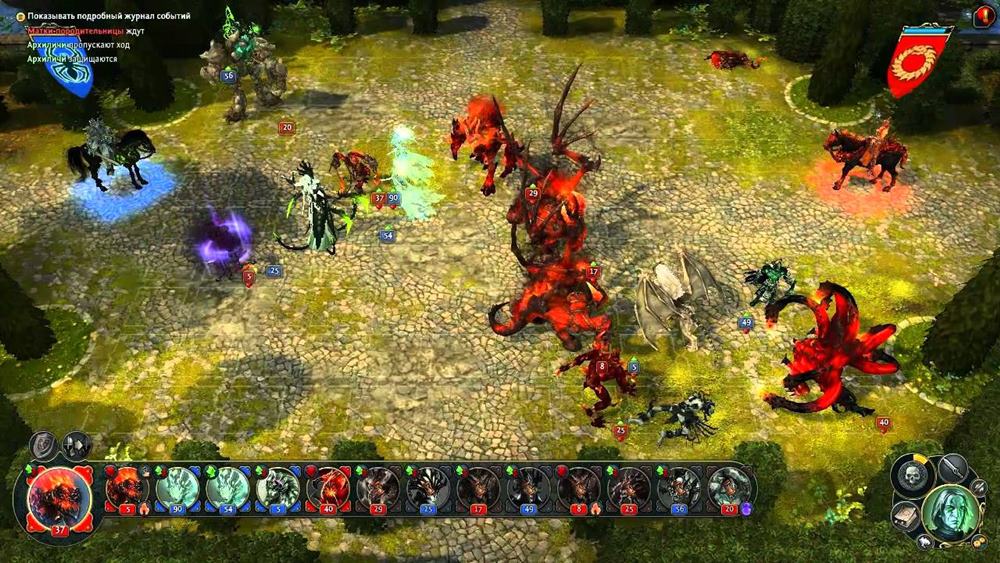Select the turn-order portrait numbered 56

[x=679, y=489]
